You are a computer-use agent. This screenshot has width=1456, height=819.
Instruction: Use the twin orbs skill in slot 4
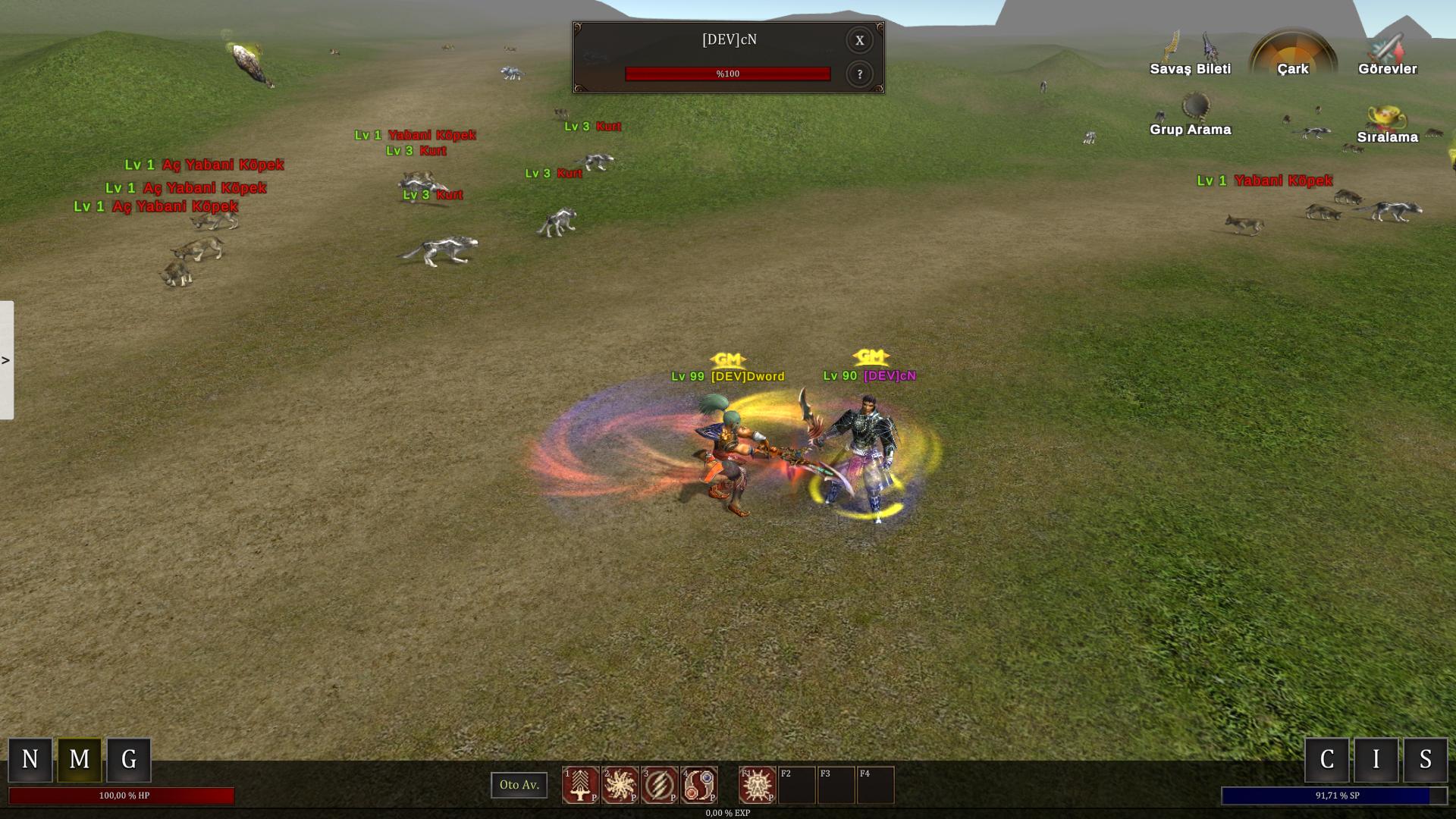tap(699, 785)
